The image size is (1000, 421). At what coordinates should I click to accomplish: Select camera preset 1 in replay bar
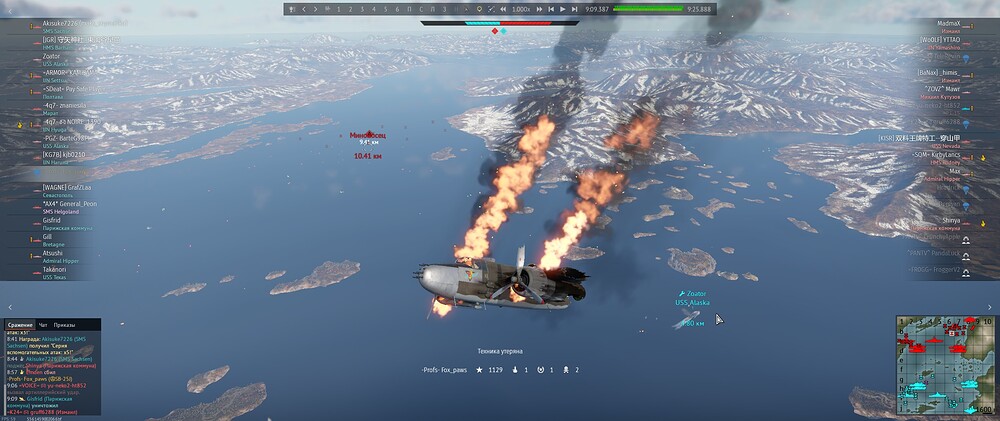338,9
